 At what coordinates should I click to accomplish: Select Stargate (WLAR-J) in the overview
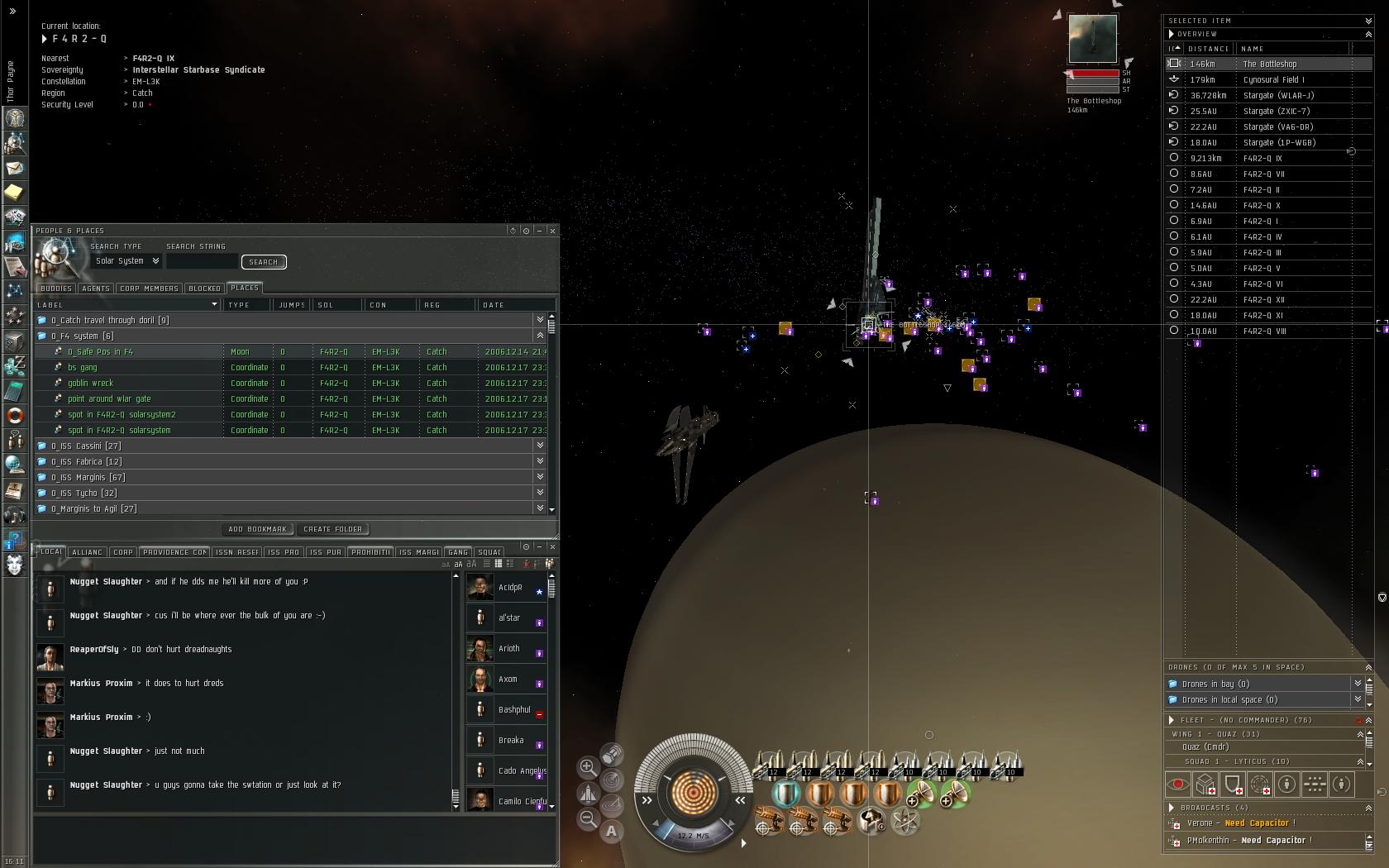click(1278, 96)
